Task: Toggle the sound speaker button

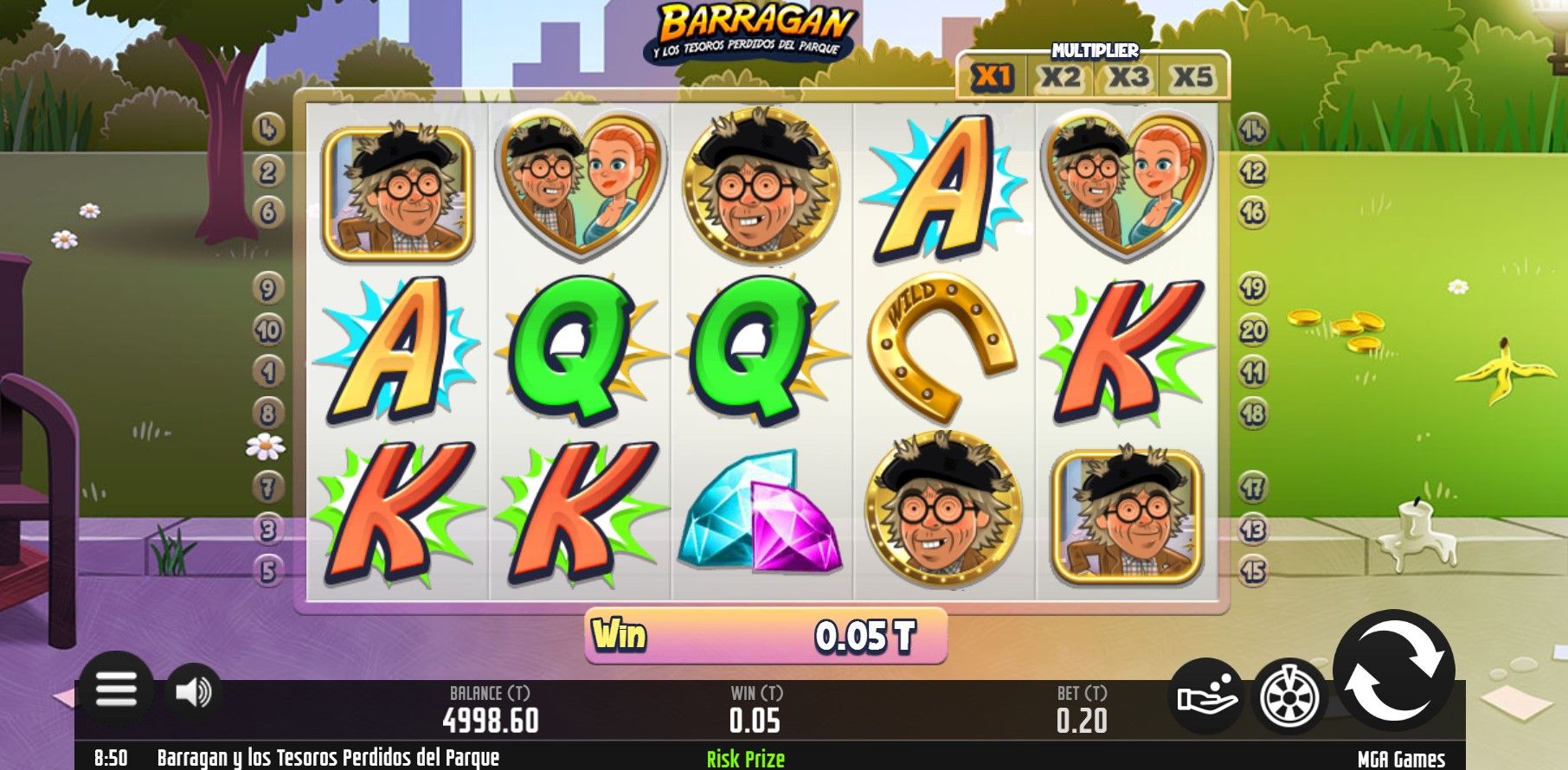Action: coord(193,691)
